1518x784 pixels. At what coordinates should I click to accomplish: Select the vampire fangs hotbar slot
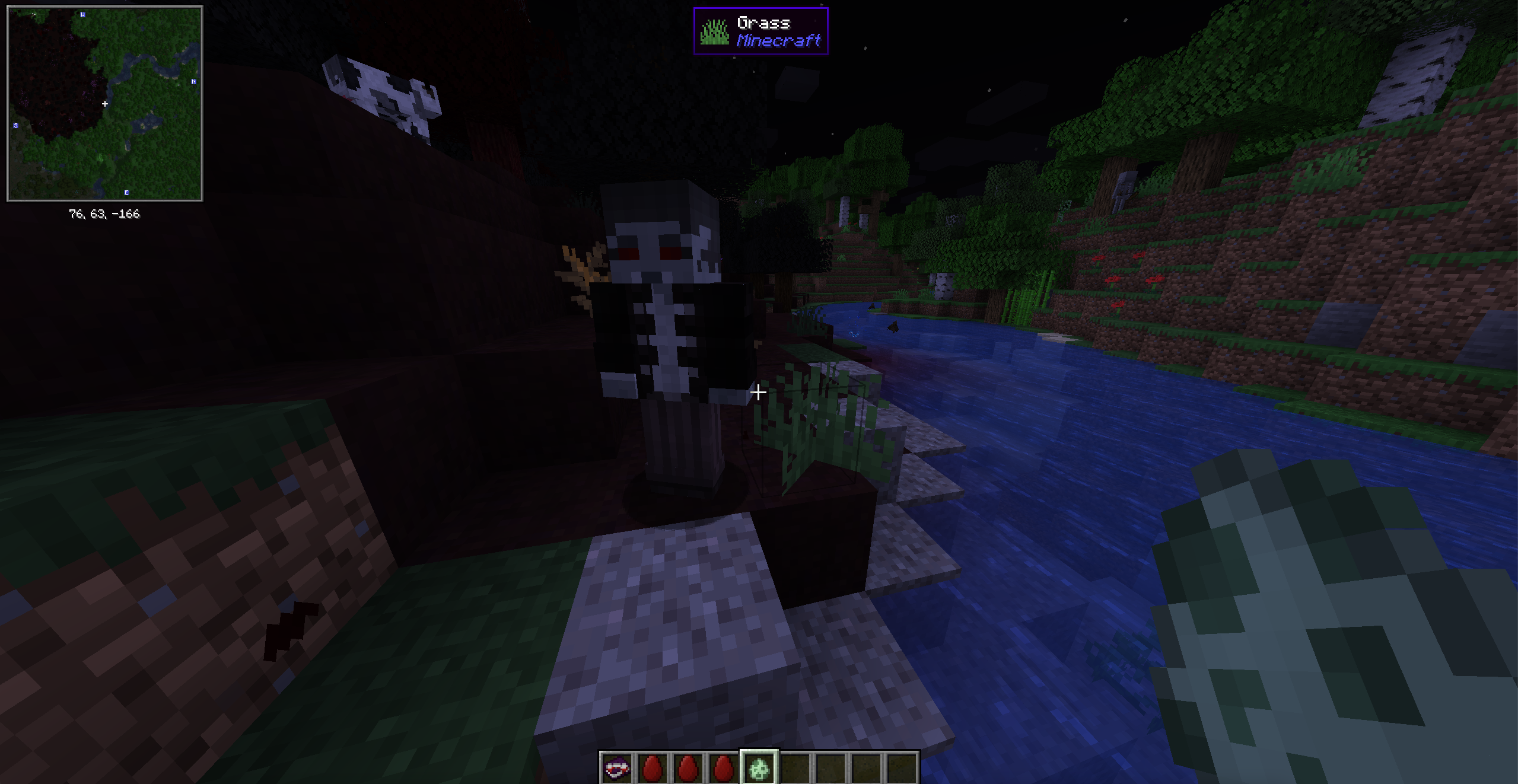[x=616, y=768]
